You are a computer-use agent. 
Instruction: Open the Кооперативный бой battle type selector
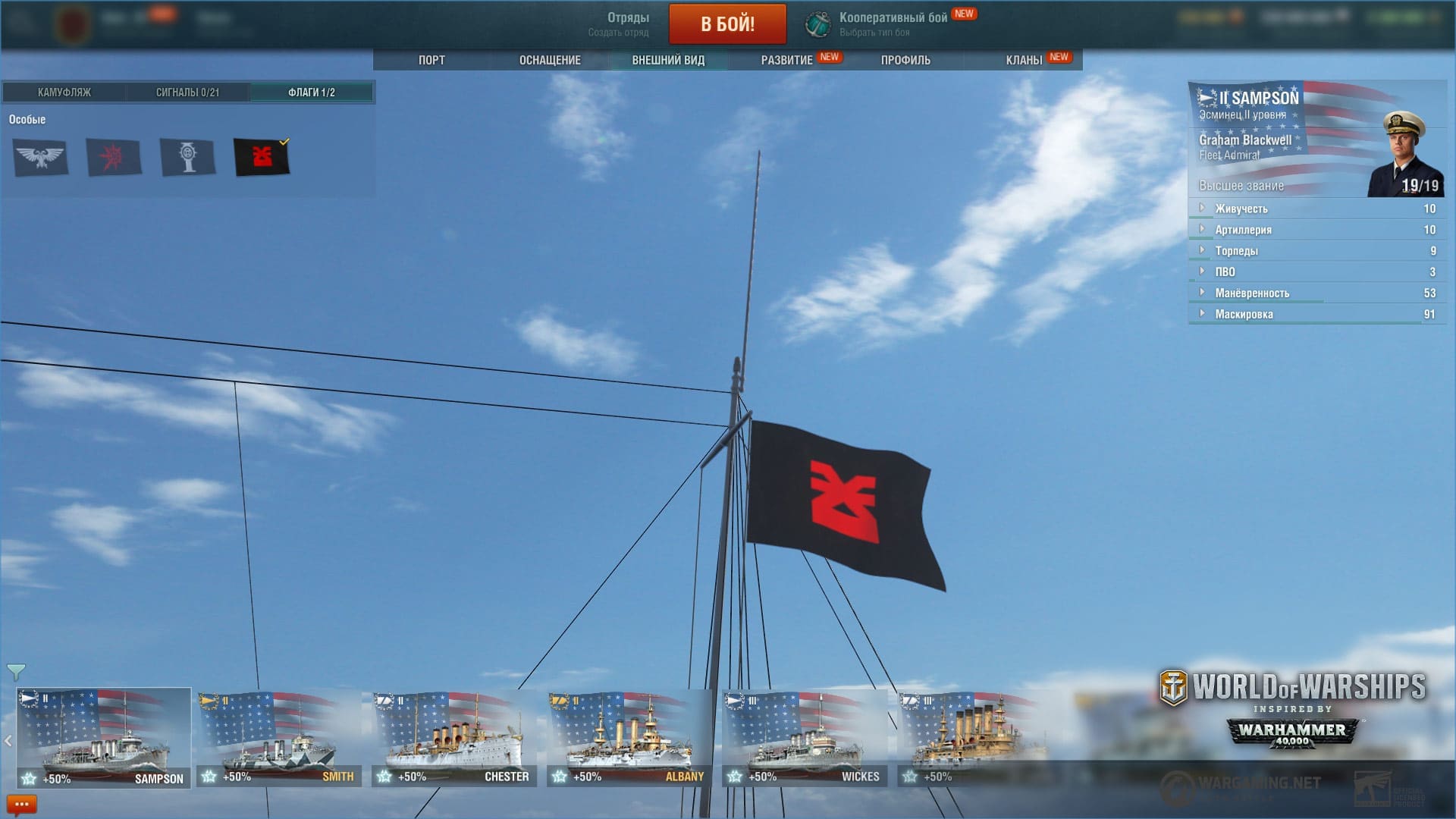892,24
